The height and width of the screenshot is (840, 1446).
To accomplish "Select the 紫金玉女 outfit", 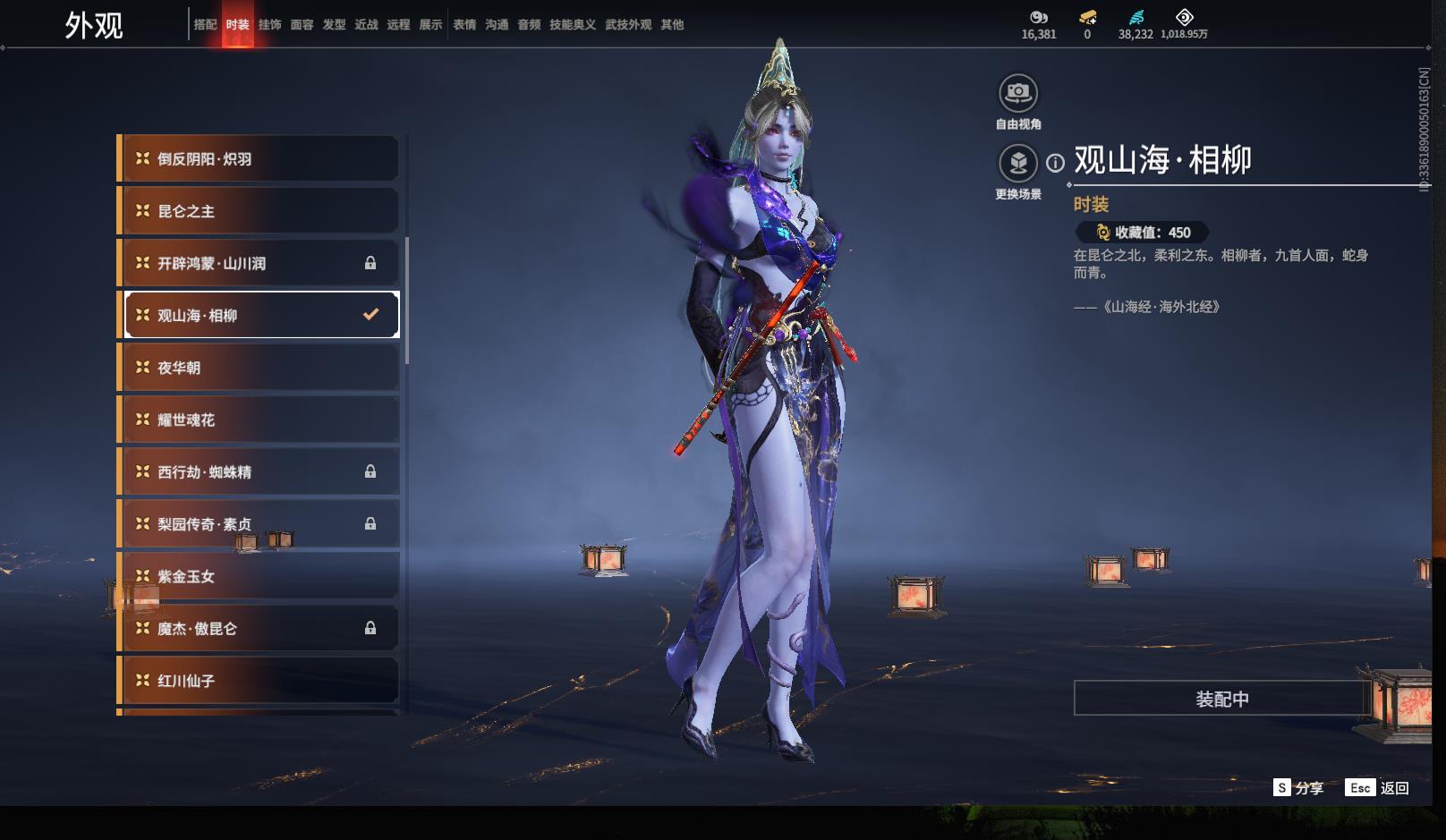I will tap(259, 576).
